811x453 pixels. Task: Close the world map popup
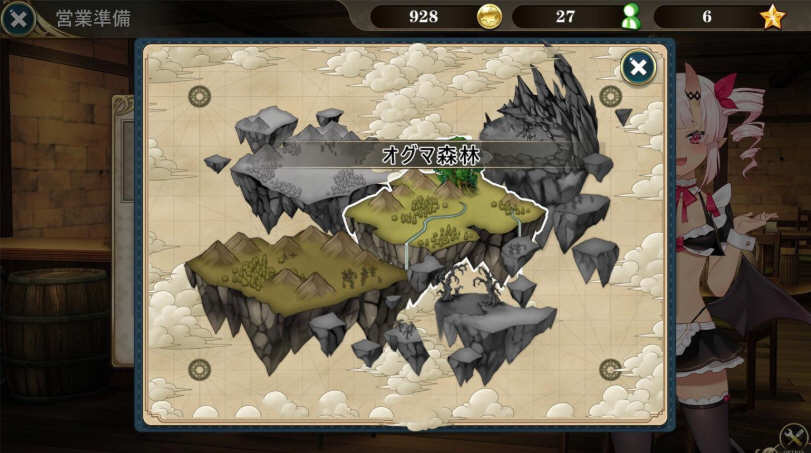click(x=637, y=67)
